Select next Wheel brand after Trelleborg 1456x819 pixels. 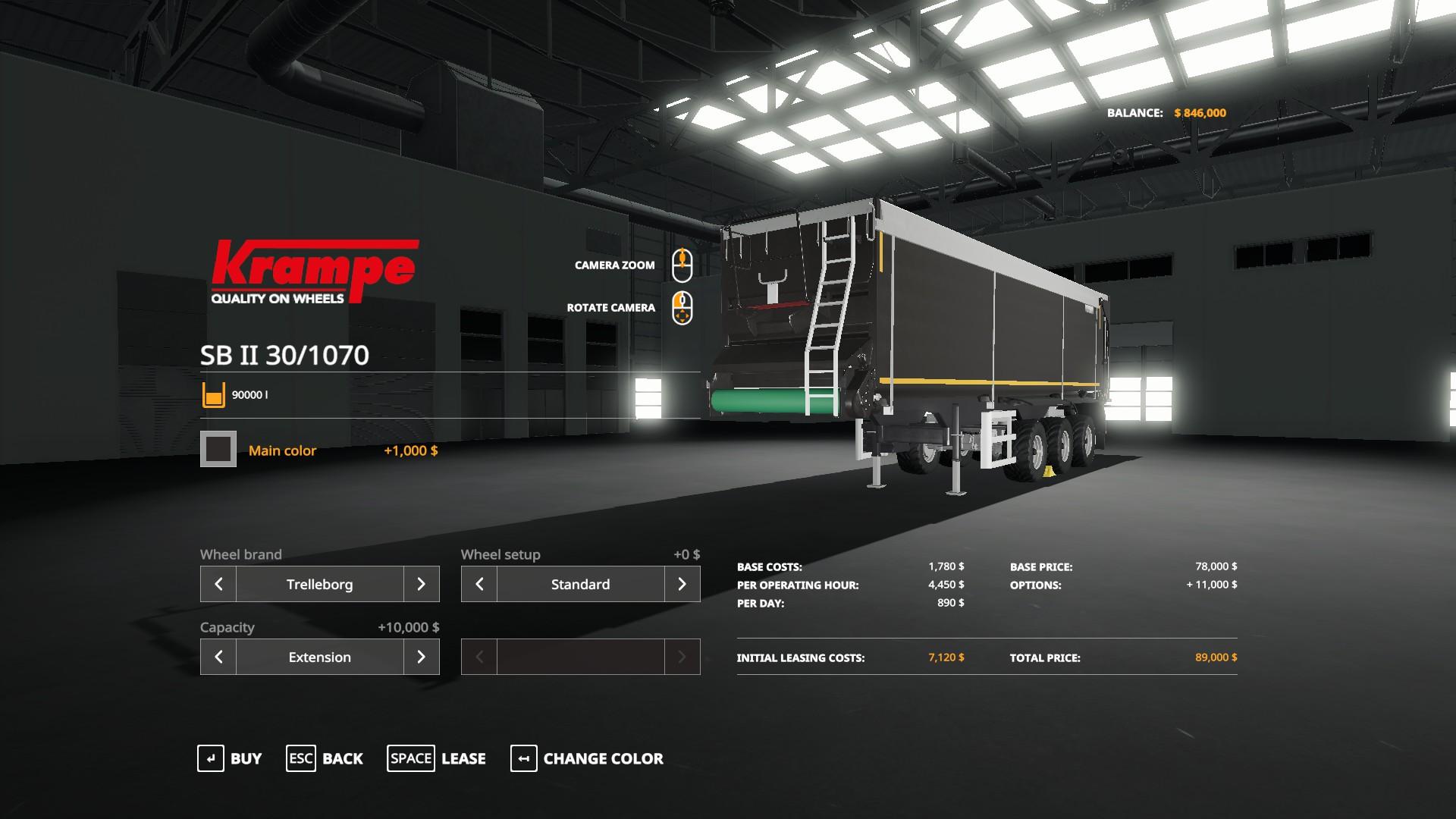(421, 584)
